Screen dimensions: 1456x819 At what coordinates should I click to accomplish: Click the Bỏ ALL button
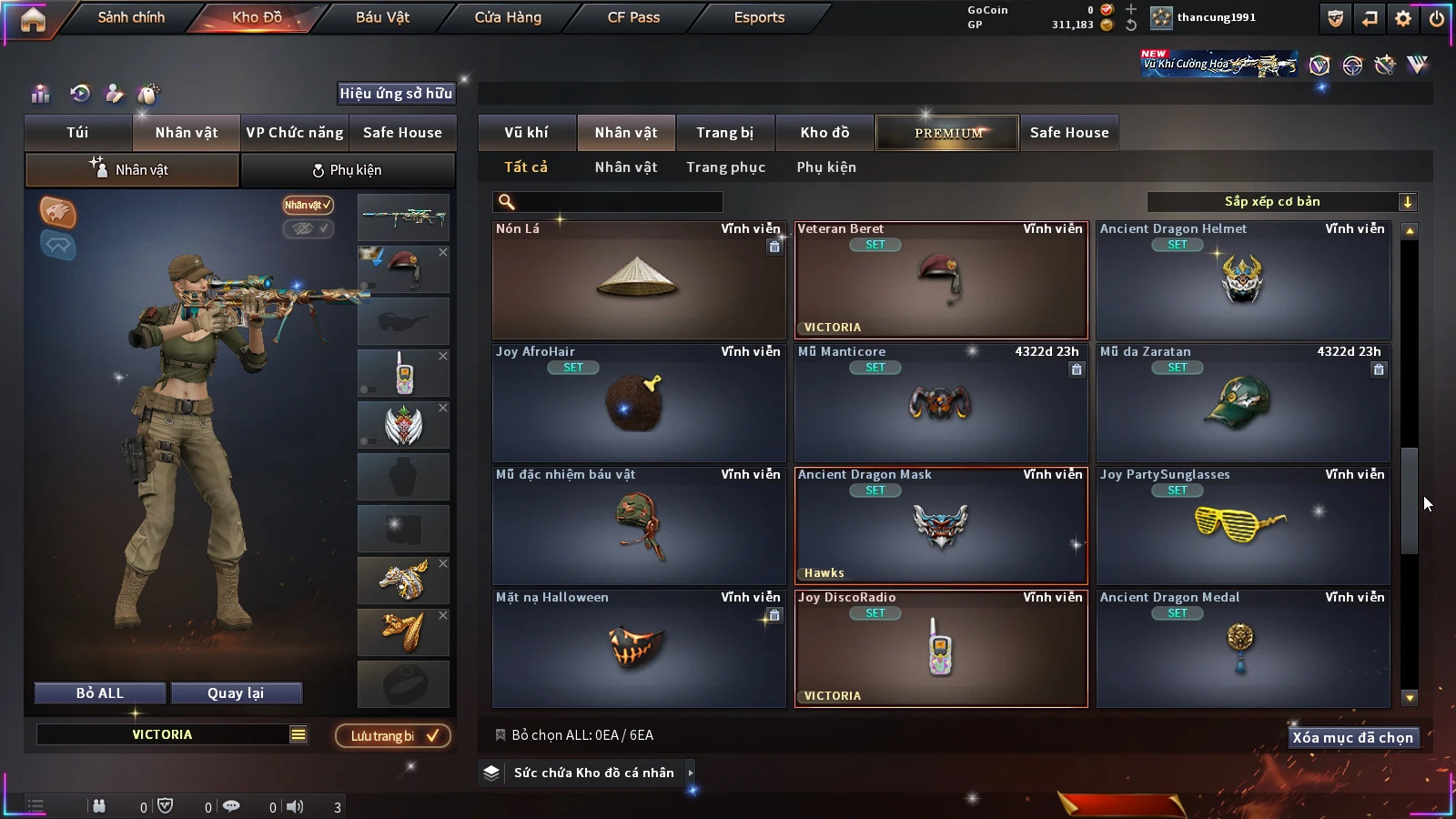click(x=100, y=693)
